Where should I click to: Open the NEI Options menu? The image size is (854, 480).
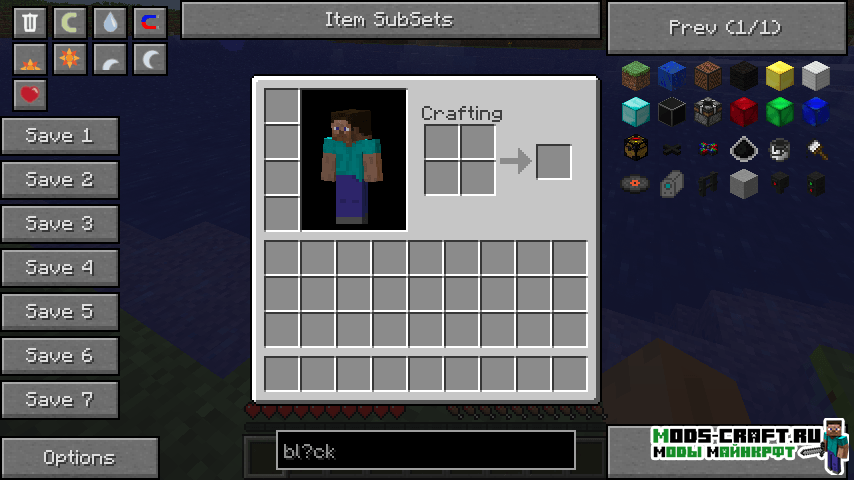79,457
